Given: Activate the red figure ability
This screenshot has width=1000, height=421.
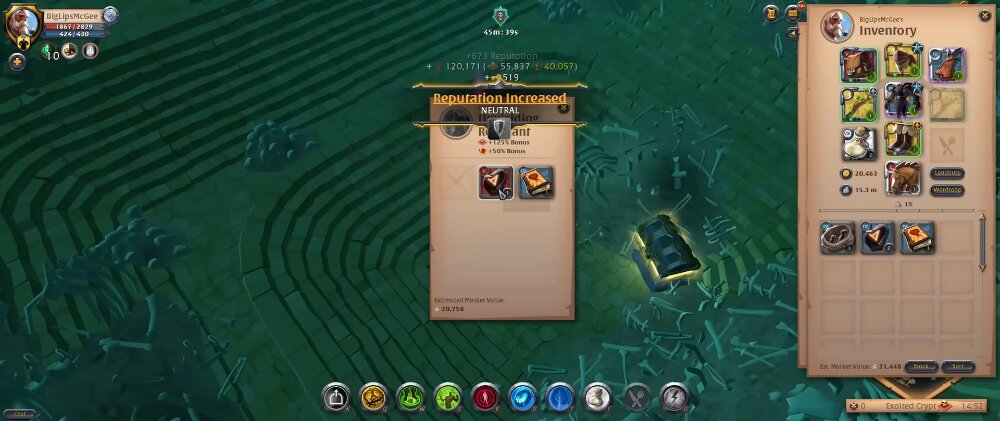Looking at the screenshot, I should coord(486,398).
